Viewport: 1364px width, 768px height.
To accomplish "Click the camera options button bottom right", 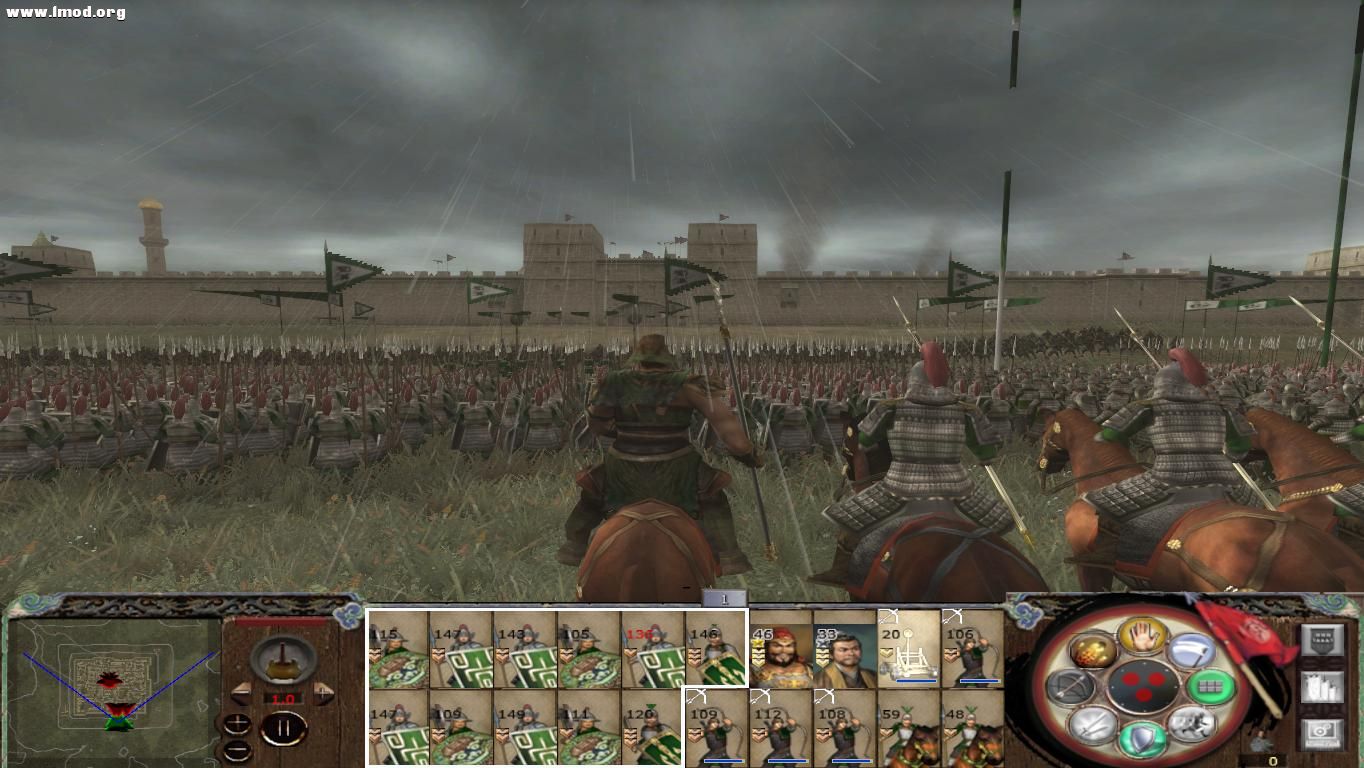I will pyautogui.click(x=1322, y=734).
